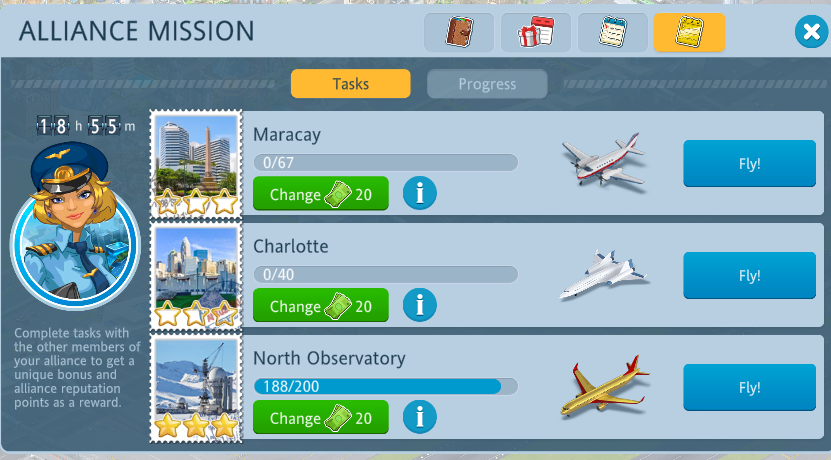Fly to Maracay
831x460 pixels.
click(749, 164)
